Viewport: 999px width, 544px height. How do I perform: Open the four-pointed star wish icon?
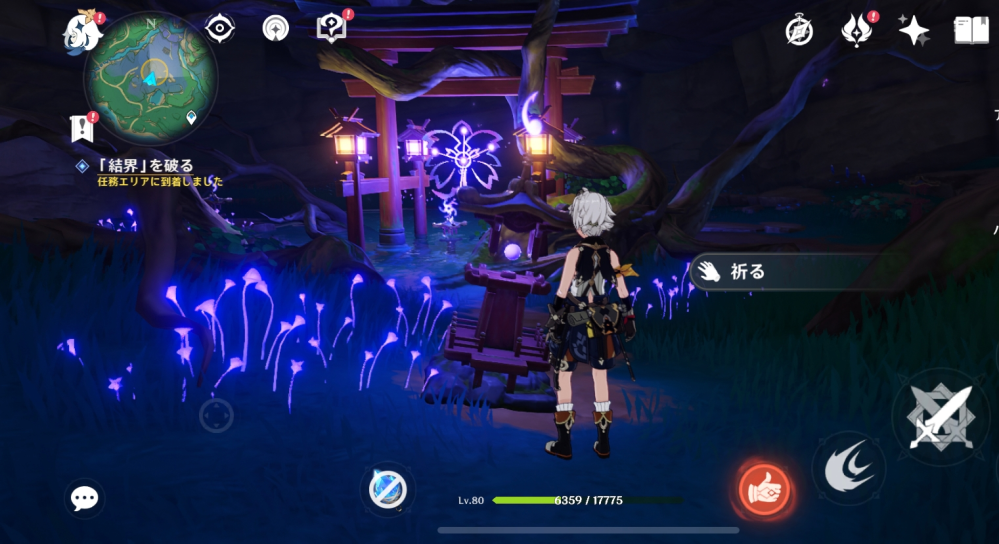click(913, 30)
